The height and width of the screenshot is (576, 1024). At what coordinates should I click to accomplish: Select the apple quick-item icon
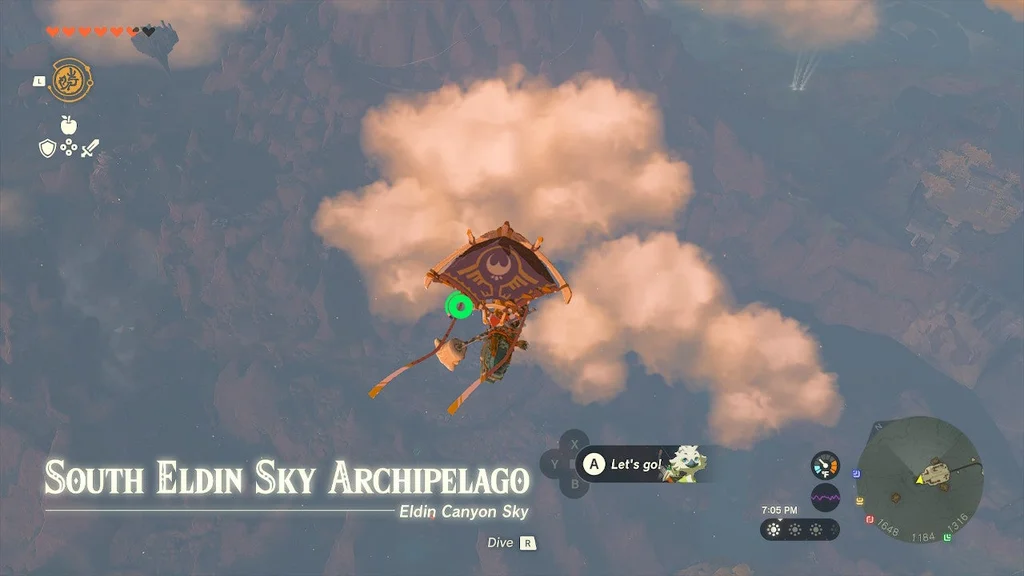click(x=68, y=125)
